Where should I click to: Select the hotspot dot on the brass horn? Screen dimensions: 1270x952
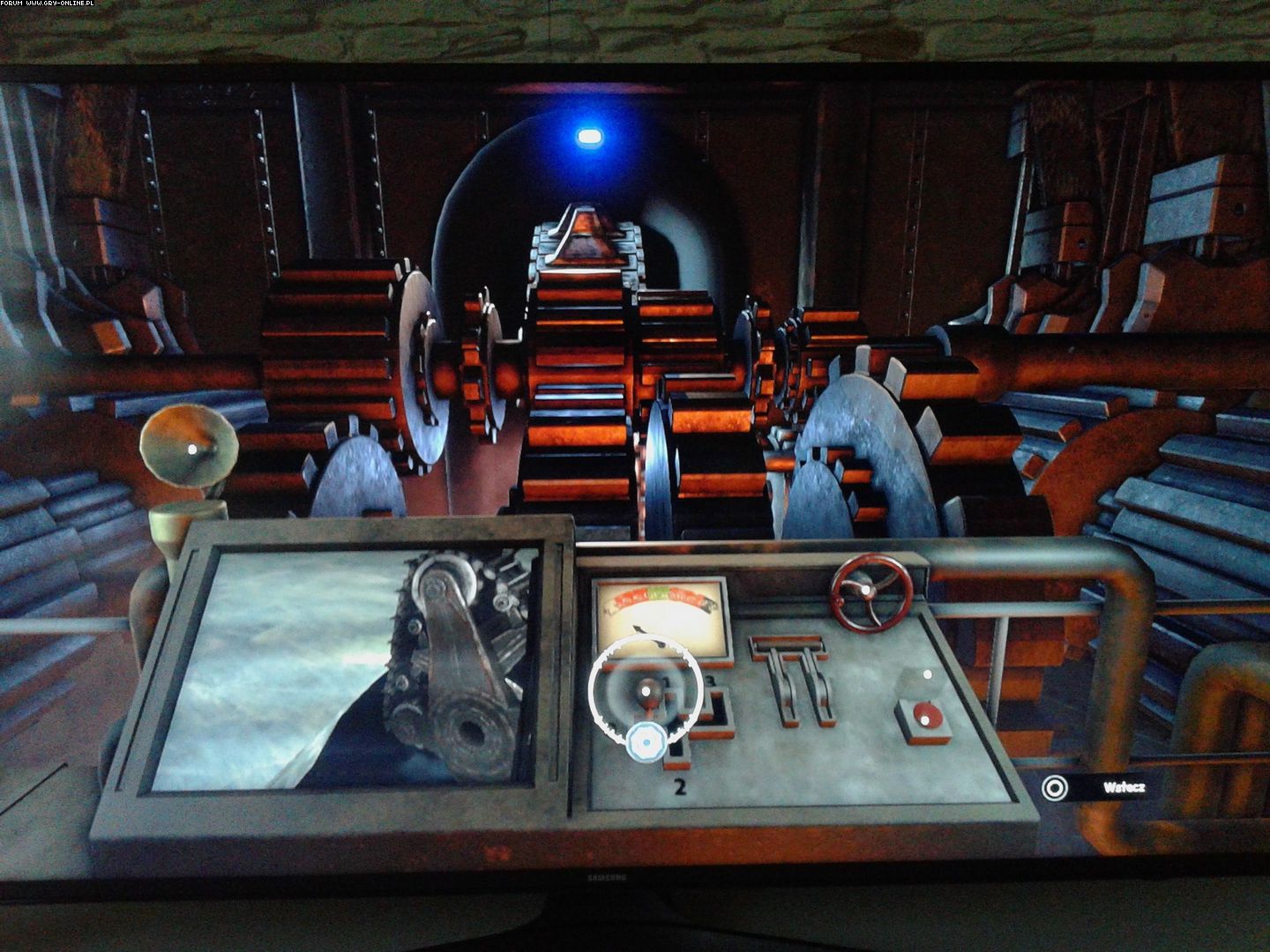click(192, 449)
